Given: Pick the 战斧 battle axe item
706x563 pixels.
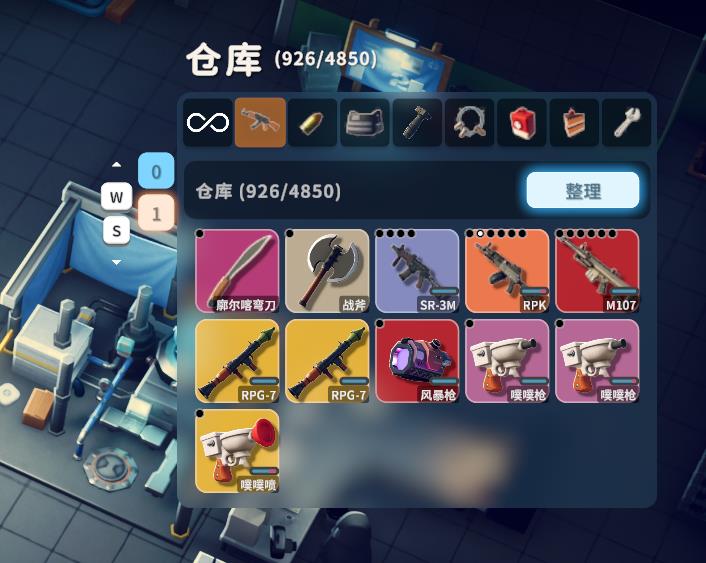Looking at the screenshot, I should [x=327, y=270].
